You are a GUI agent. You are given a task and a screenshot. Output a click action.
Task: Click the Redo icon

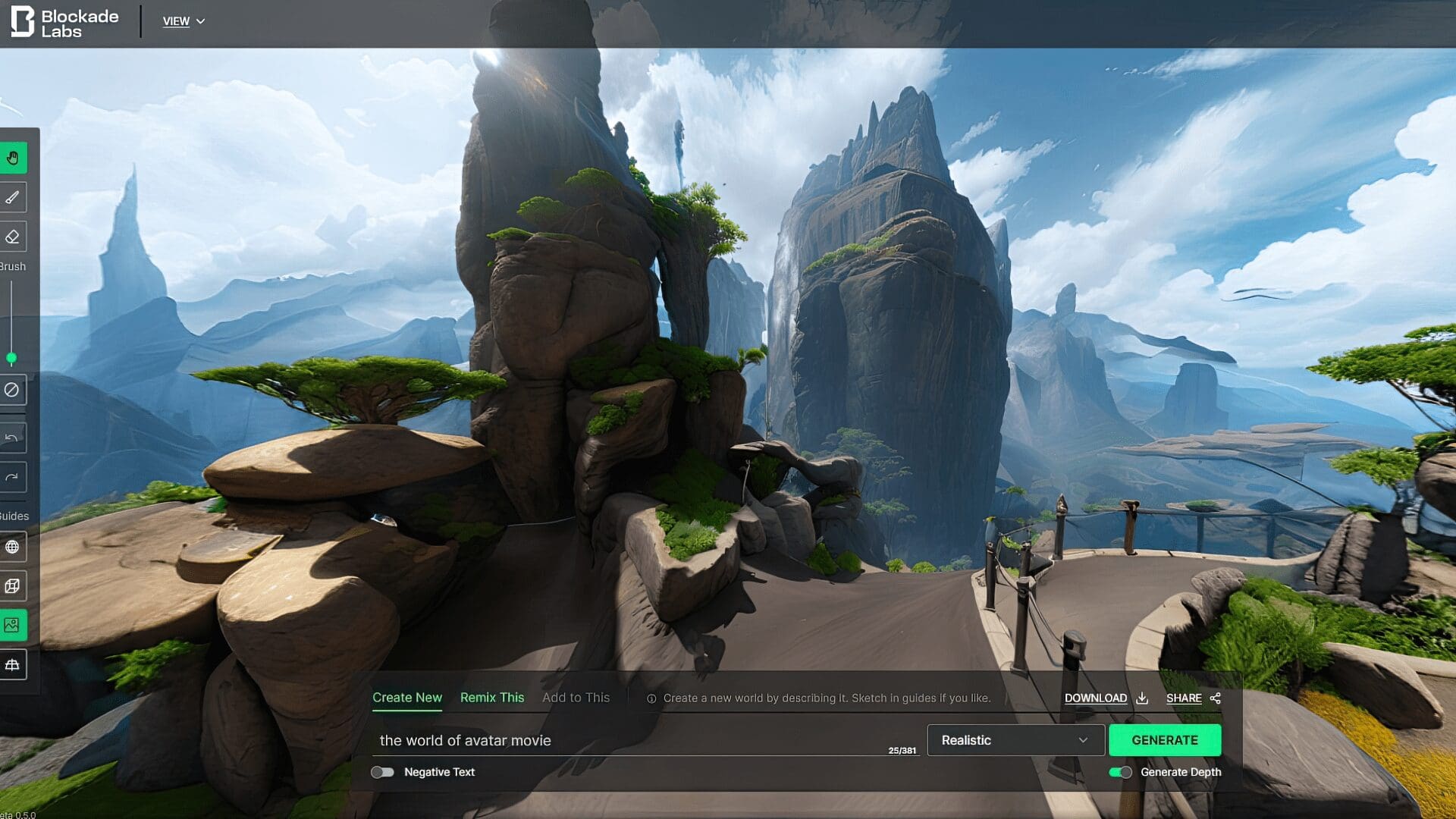click(14, 477)
